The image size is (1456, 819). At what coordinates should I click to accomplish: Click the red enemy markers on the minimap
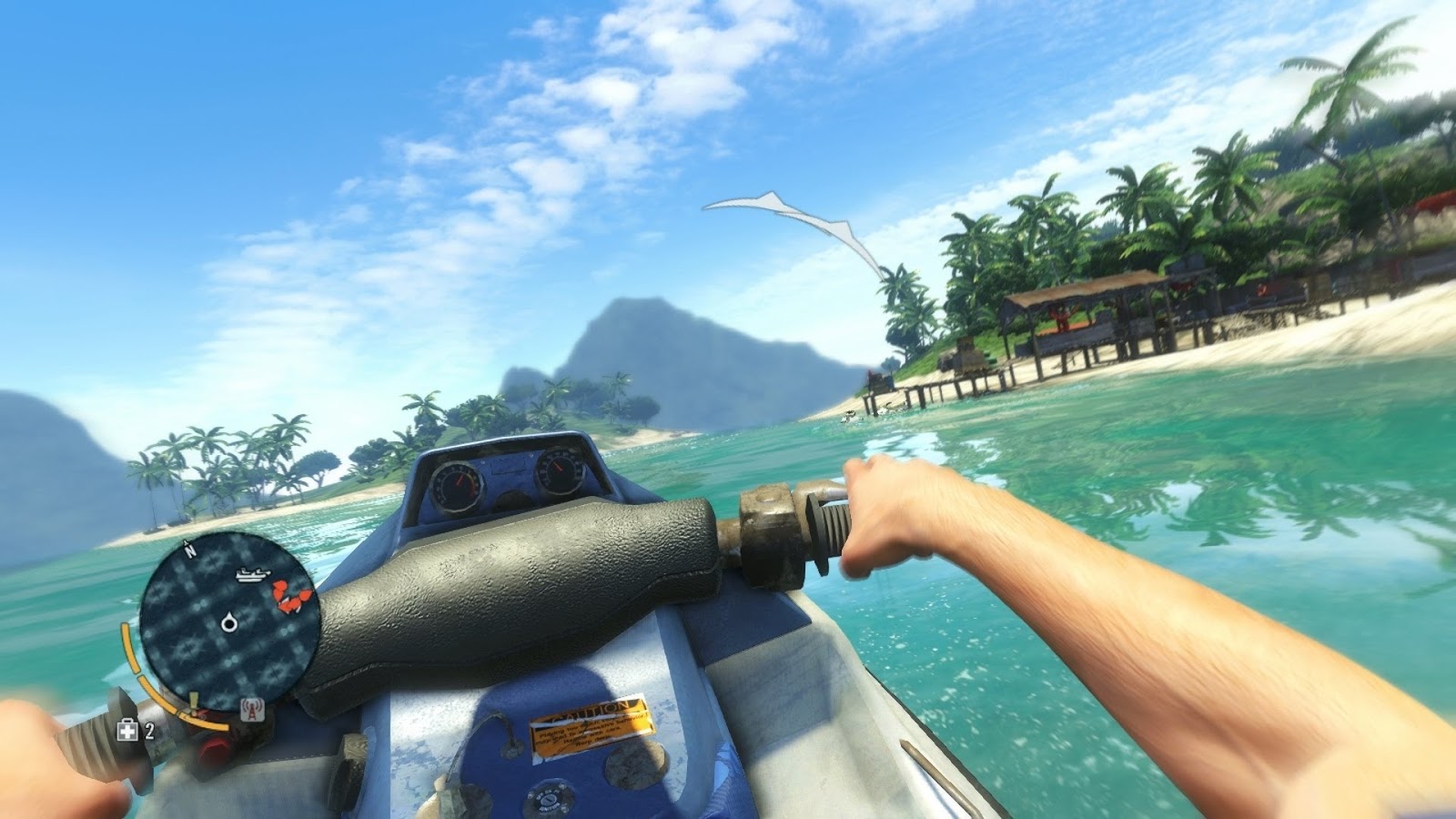tap(288, 593)
